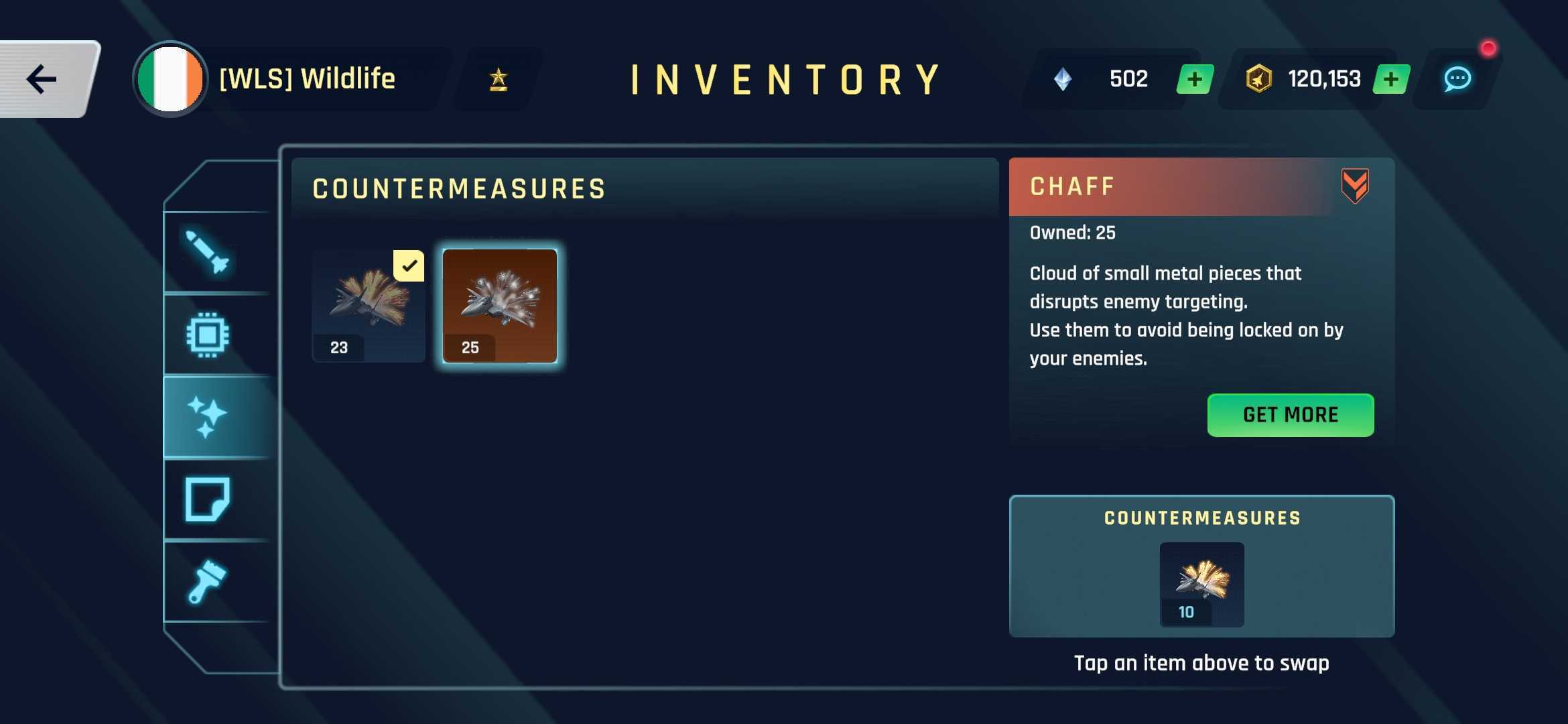Open the chat messages icon
Image resolution: width=1568 pixels, height=724 pixels.
(1461, 79)
